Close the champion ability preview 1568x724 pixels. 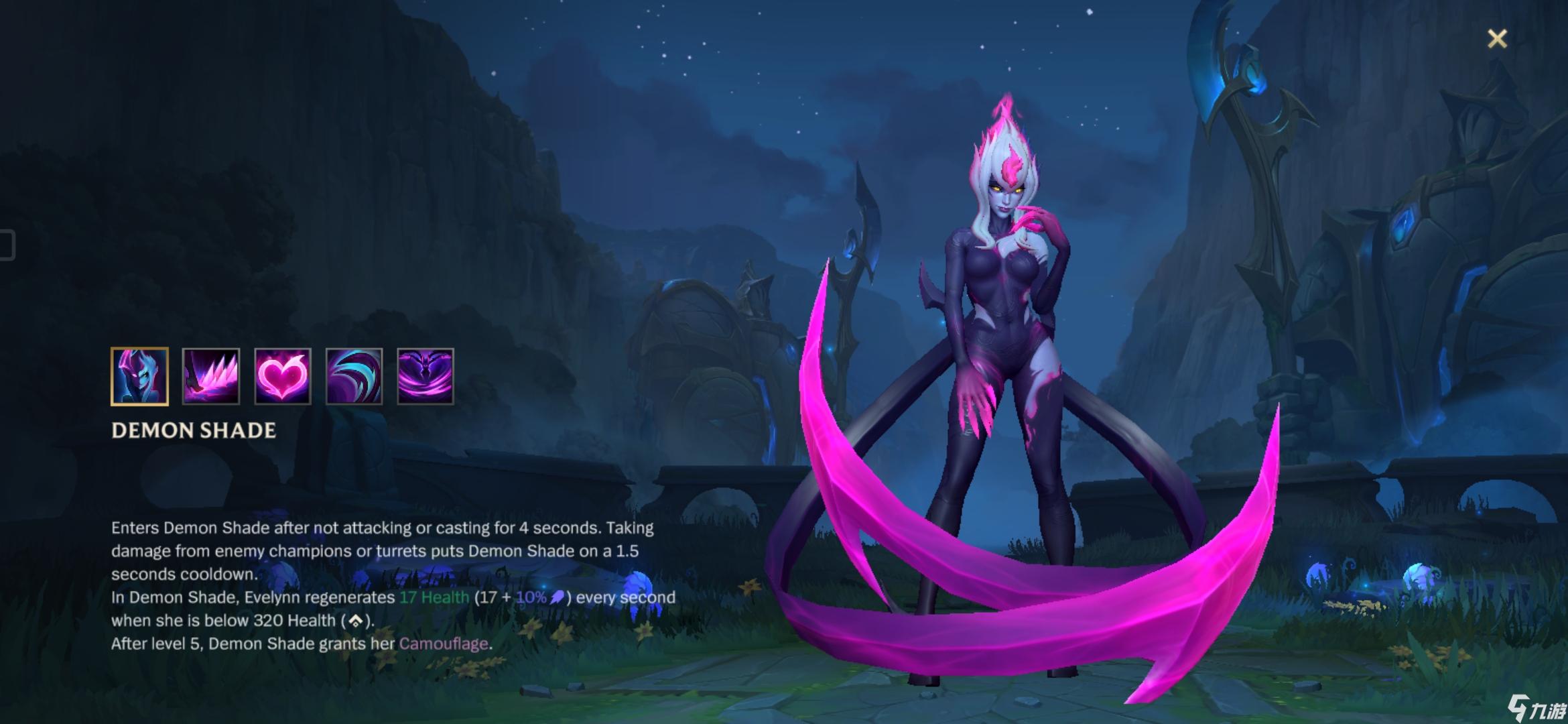(1497, 39)
